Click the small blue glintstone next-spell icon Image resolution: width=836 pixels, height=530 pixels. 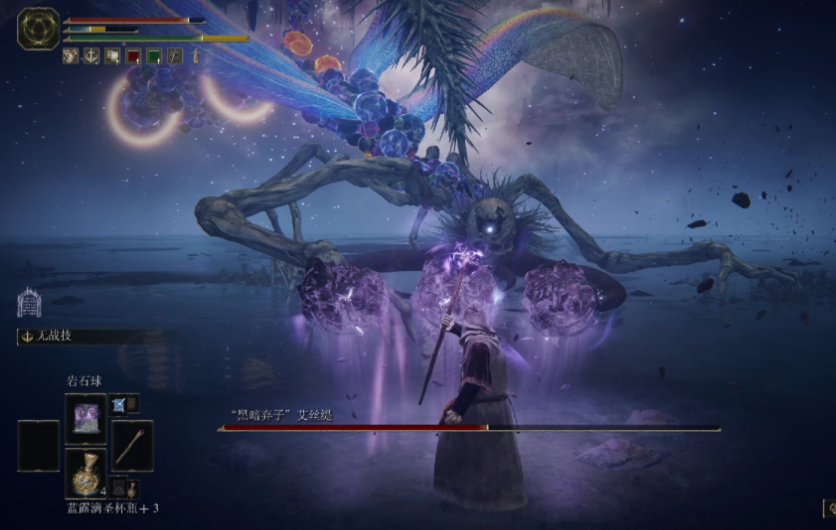coord(119,403)
